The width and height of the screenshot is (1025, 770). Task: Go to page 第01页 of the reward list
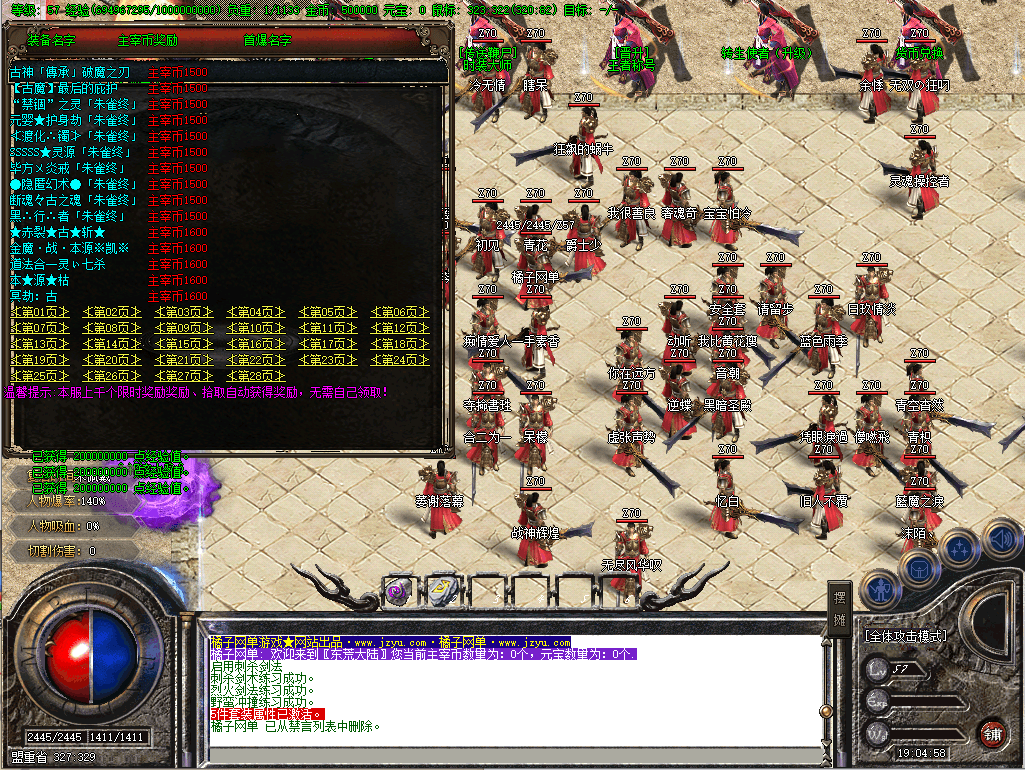tap(40, 312)
